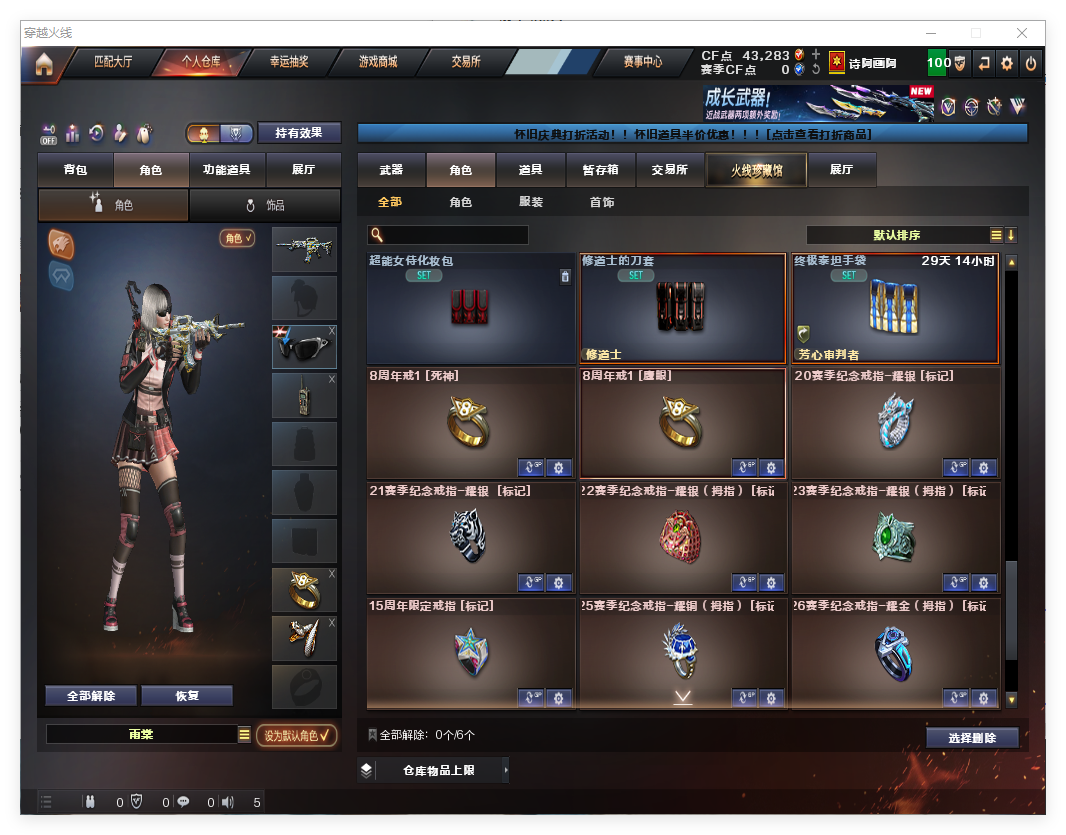Go to the home lobby icon
This screenshot has width=1066, height=835.
(x=43, y=65)
